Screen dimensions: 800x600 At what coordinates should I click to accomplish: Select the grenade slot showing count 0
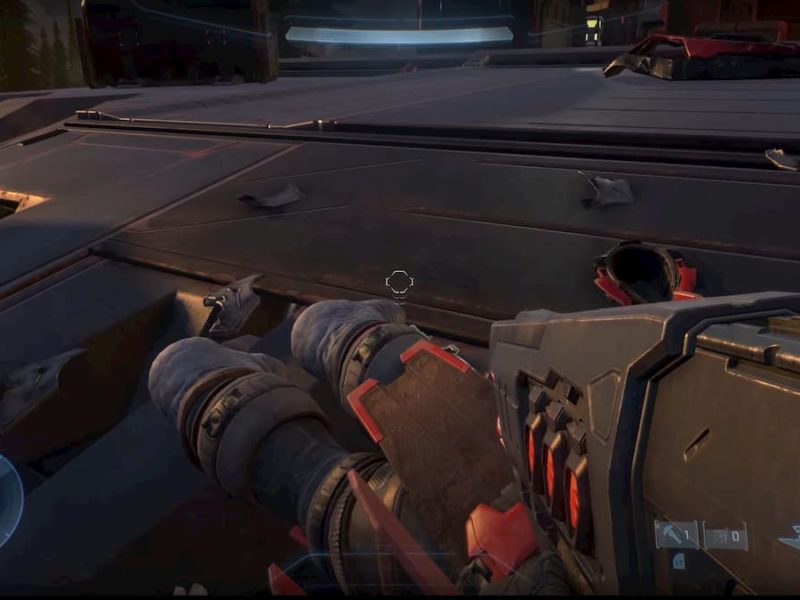coord(725,536)
